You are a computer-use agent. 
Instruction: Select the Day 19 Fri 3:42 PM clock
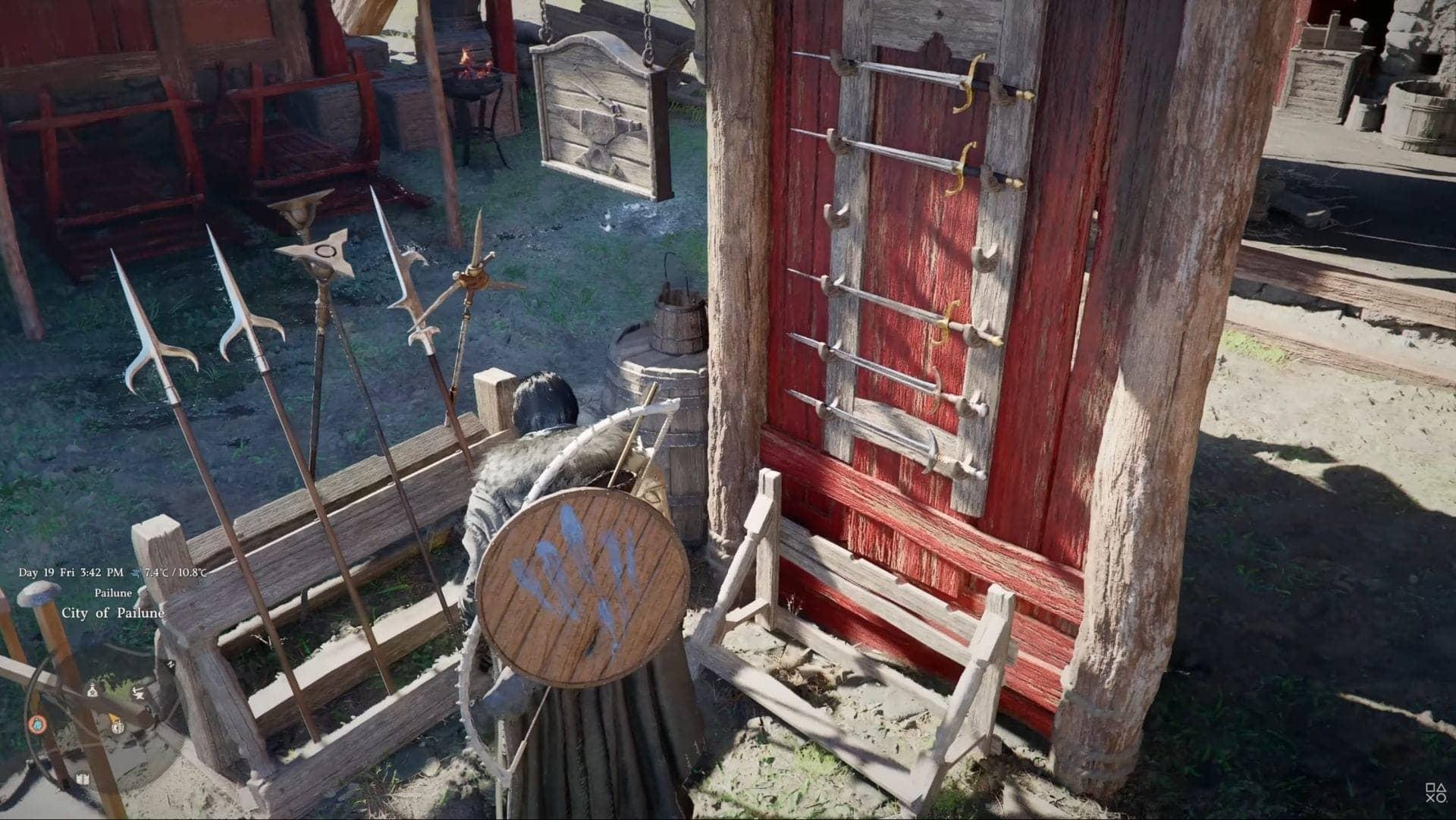click(x=72, y=572)
